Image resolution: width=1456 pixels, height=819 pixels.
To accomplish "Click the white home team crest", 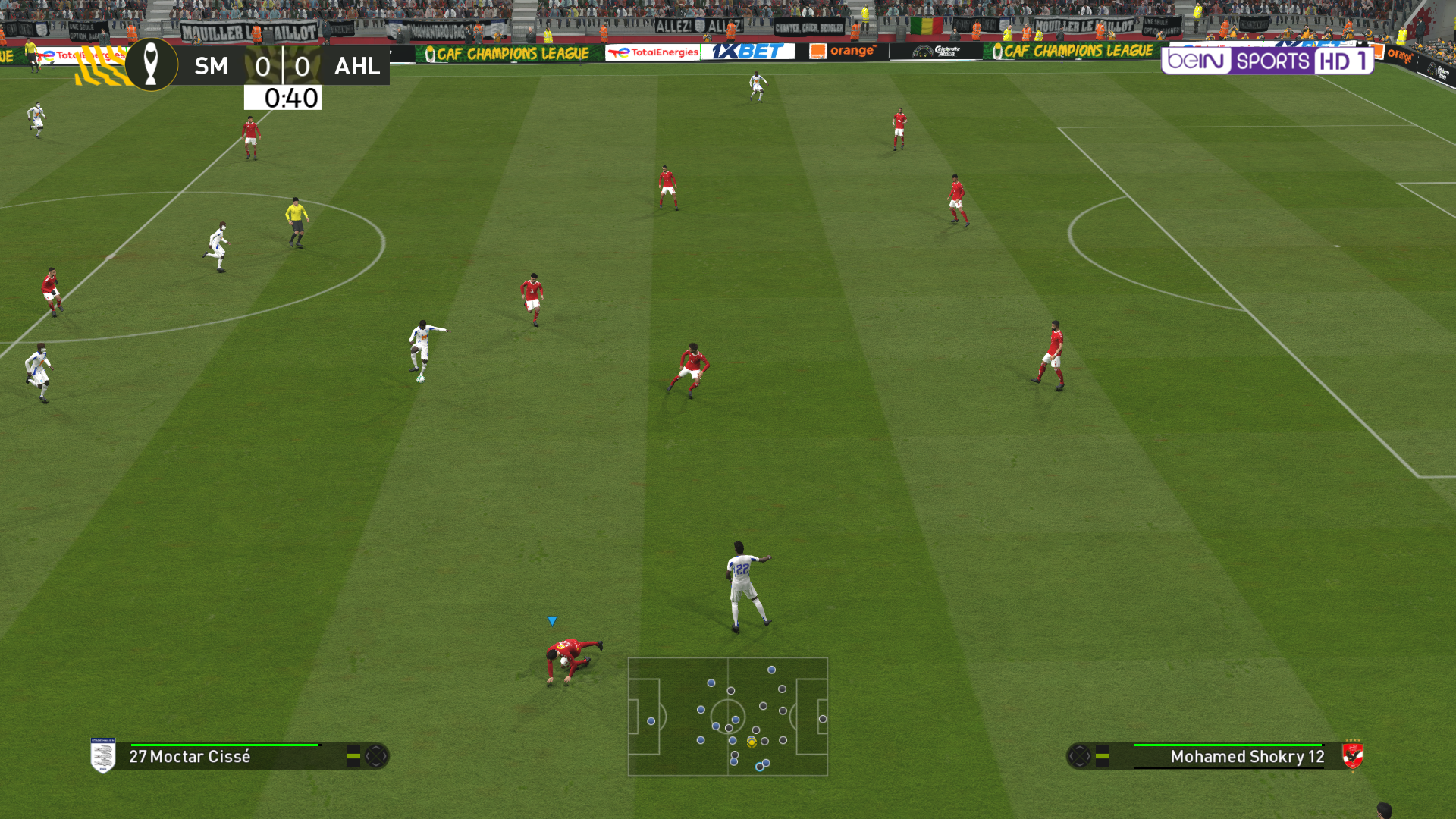I will 103,755.
